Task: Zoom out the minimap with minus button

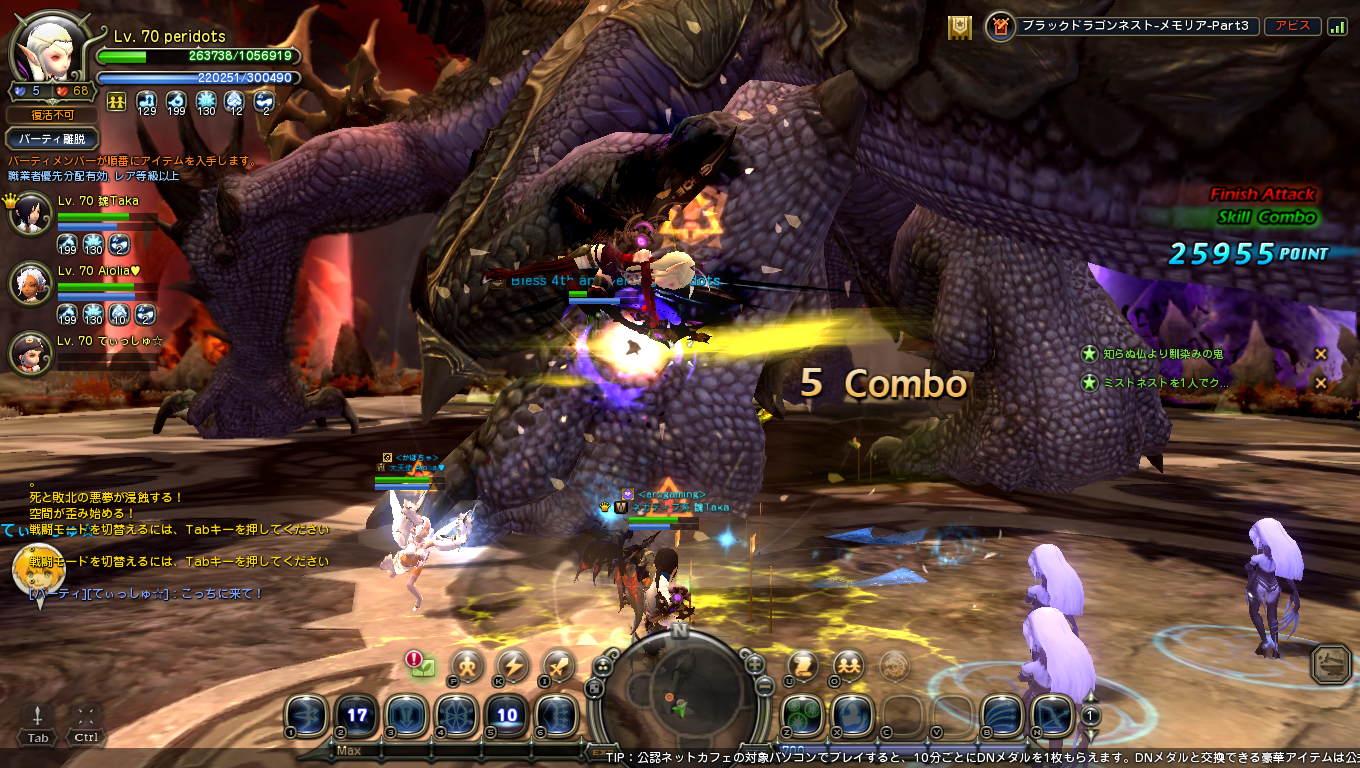Action: 764,686
